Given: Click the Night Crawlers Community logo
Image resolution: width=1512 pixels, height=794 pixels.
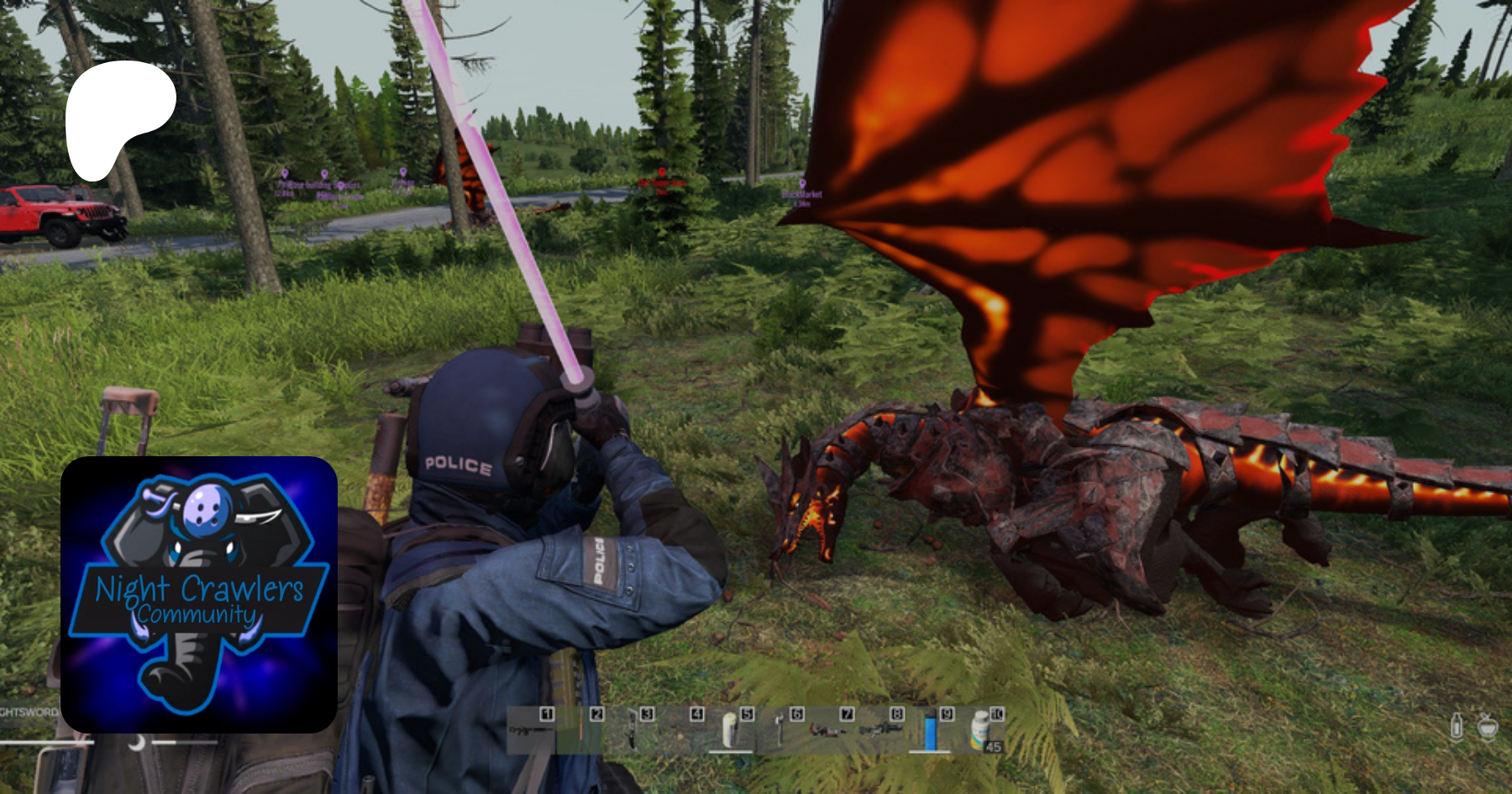Looking at the screenshot, I should pos(199,595).
